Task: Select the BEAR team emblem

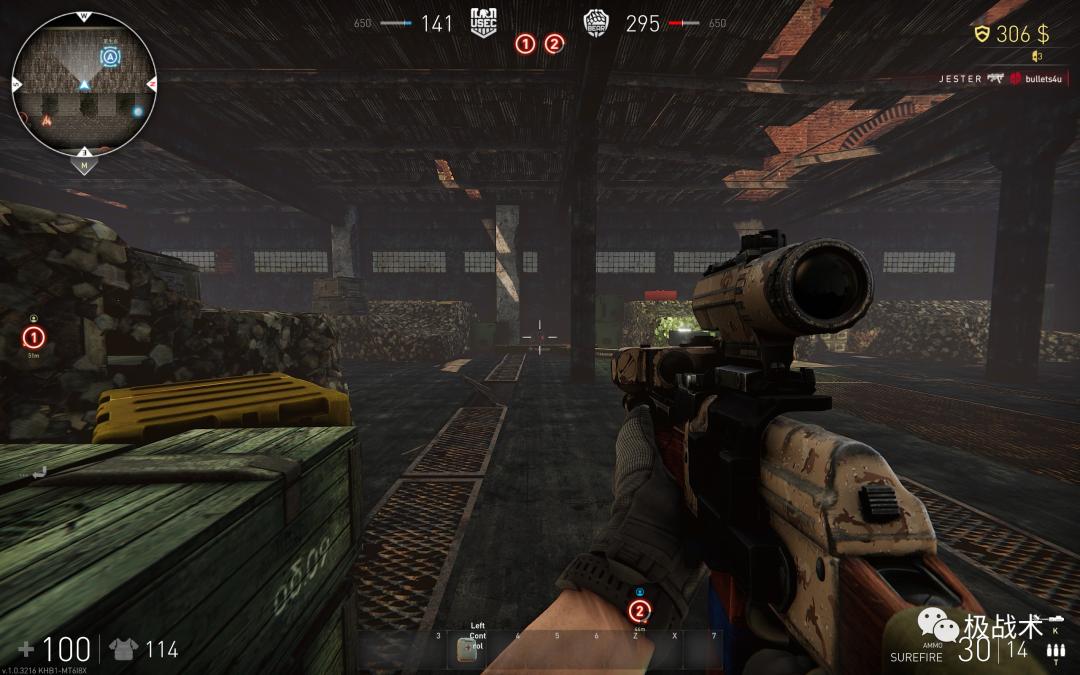Action: [x=597, y=23]
